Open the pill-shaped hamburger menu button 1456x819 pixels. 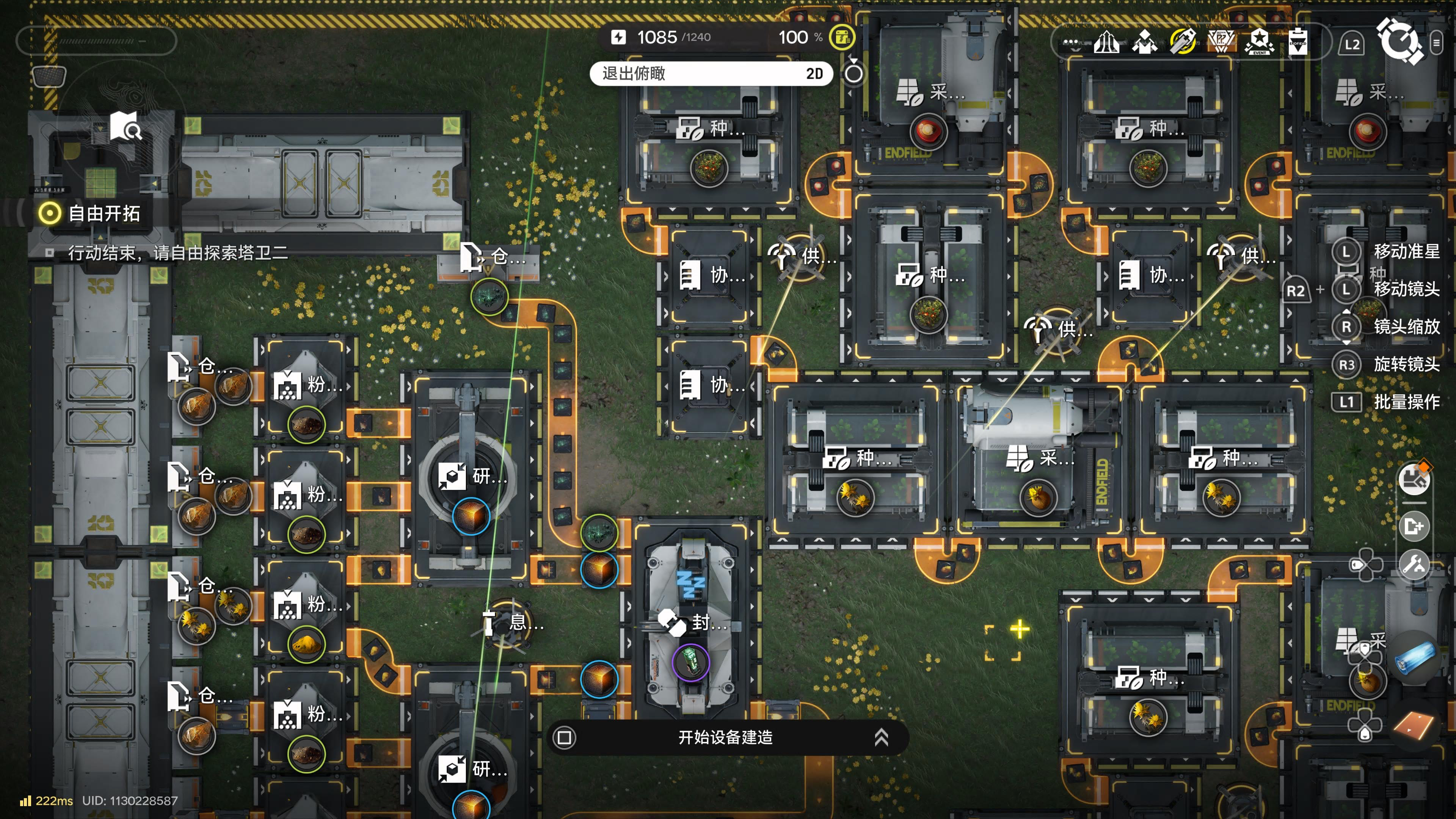pyautogui.click(x=1436, y=43)
